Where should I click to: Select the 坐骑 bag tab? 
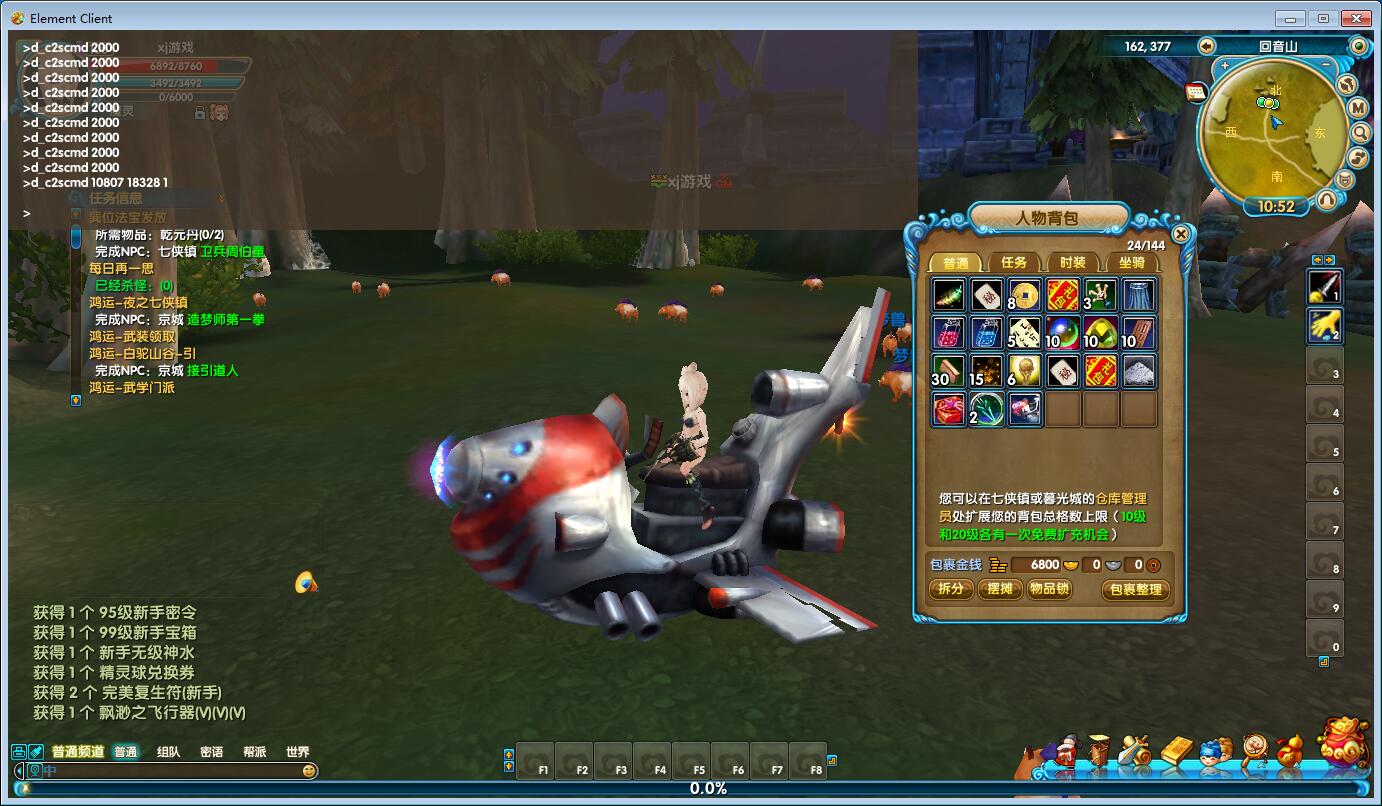point(1131,263)
